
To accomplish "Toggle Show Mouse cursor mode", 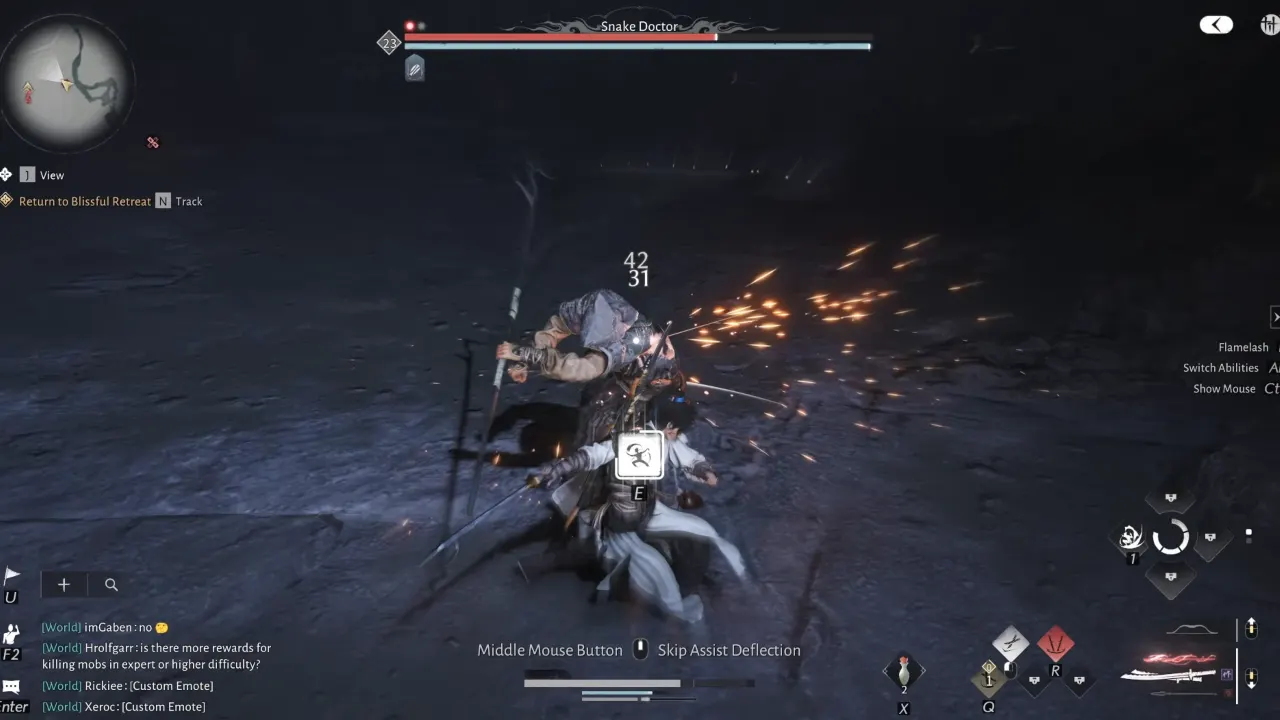I will (1223, 388).
